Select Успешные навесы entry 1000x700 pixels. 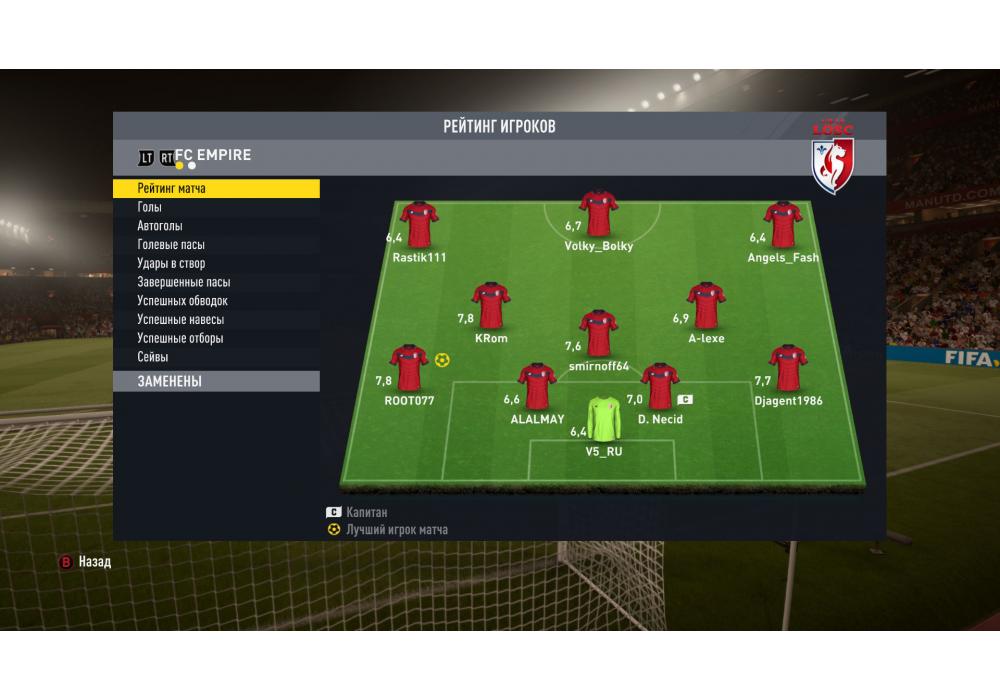click(180, 320)
